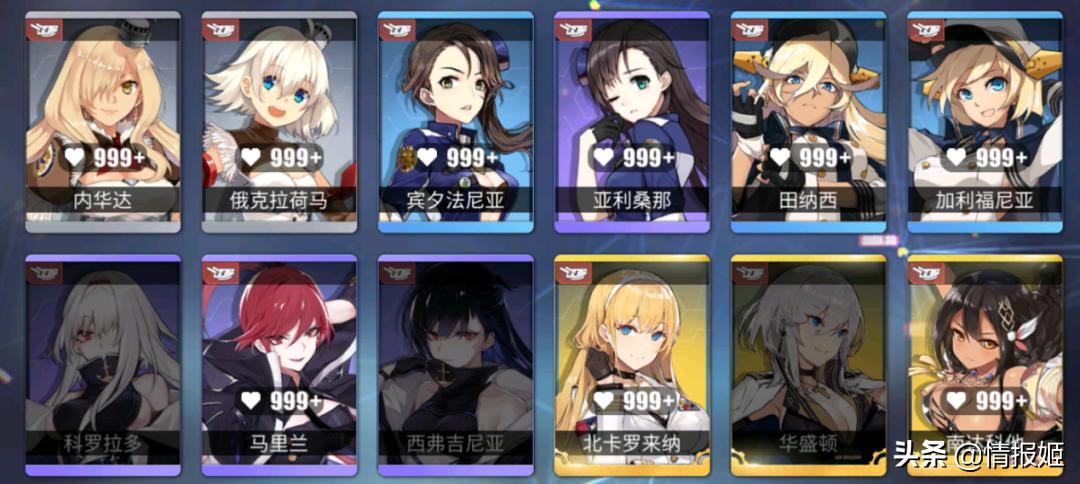Pick the 田纳西 character card

click(x=808, y=118)
